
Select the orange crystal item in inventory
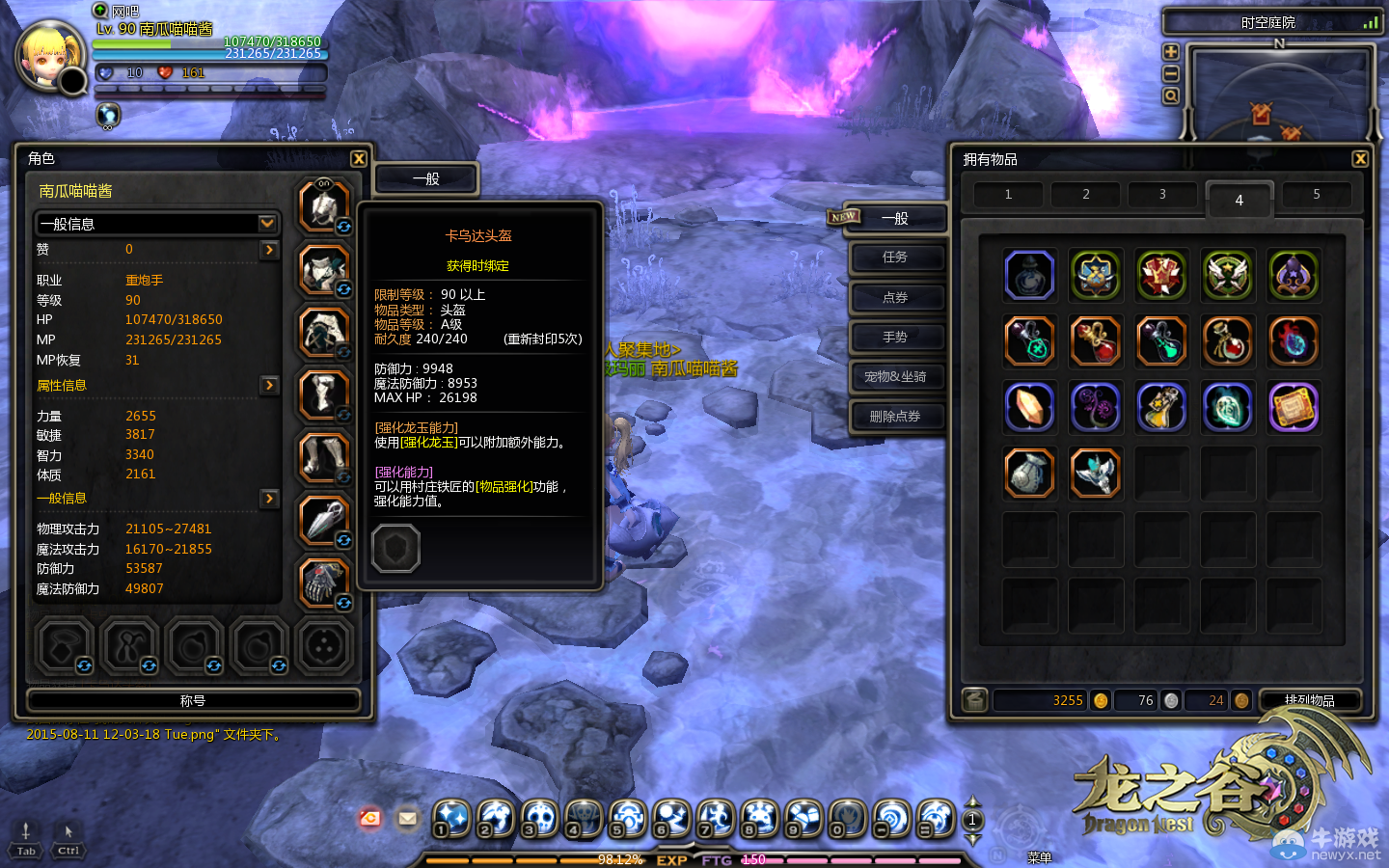click(1029, 407)
